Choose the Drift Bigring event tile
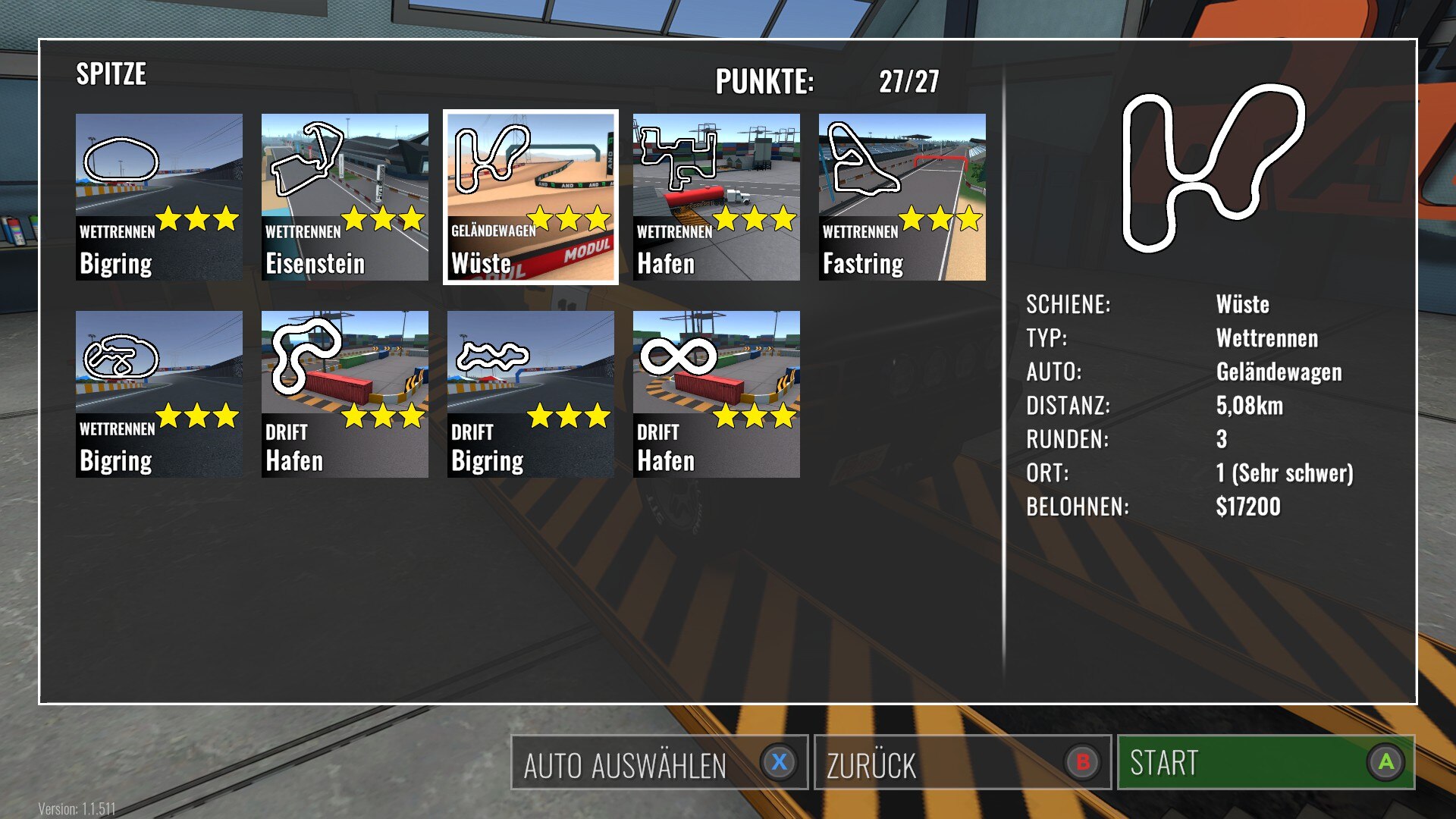 coord(531,394)
